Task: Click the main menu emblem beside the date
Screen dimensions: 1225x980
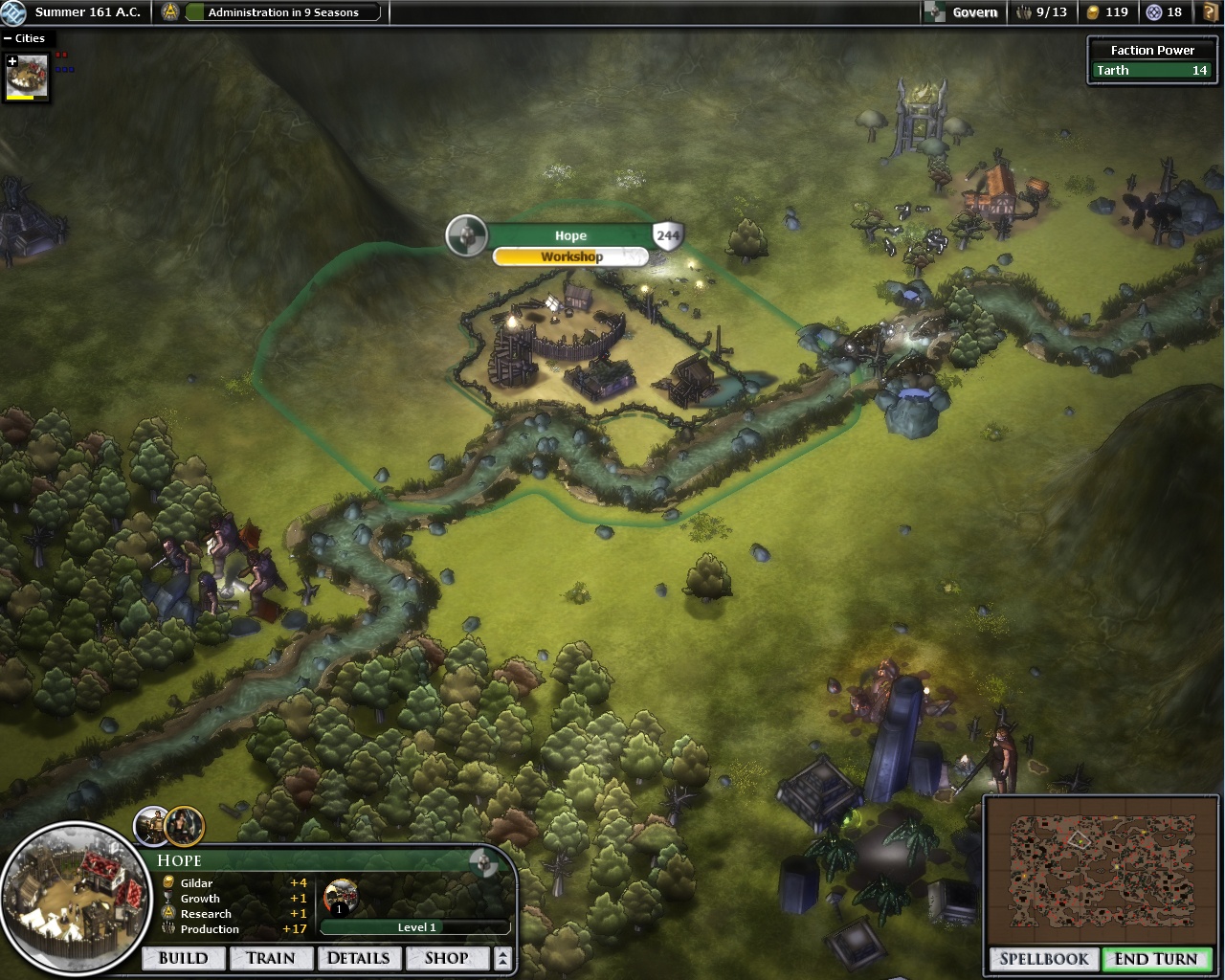Action: tap(15, 12)
